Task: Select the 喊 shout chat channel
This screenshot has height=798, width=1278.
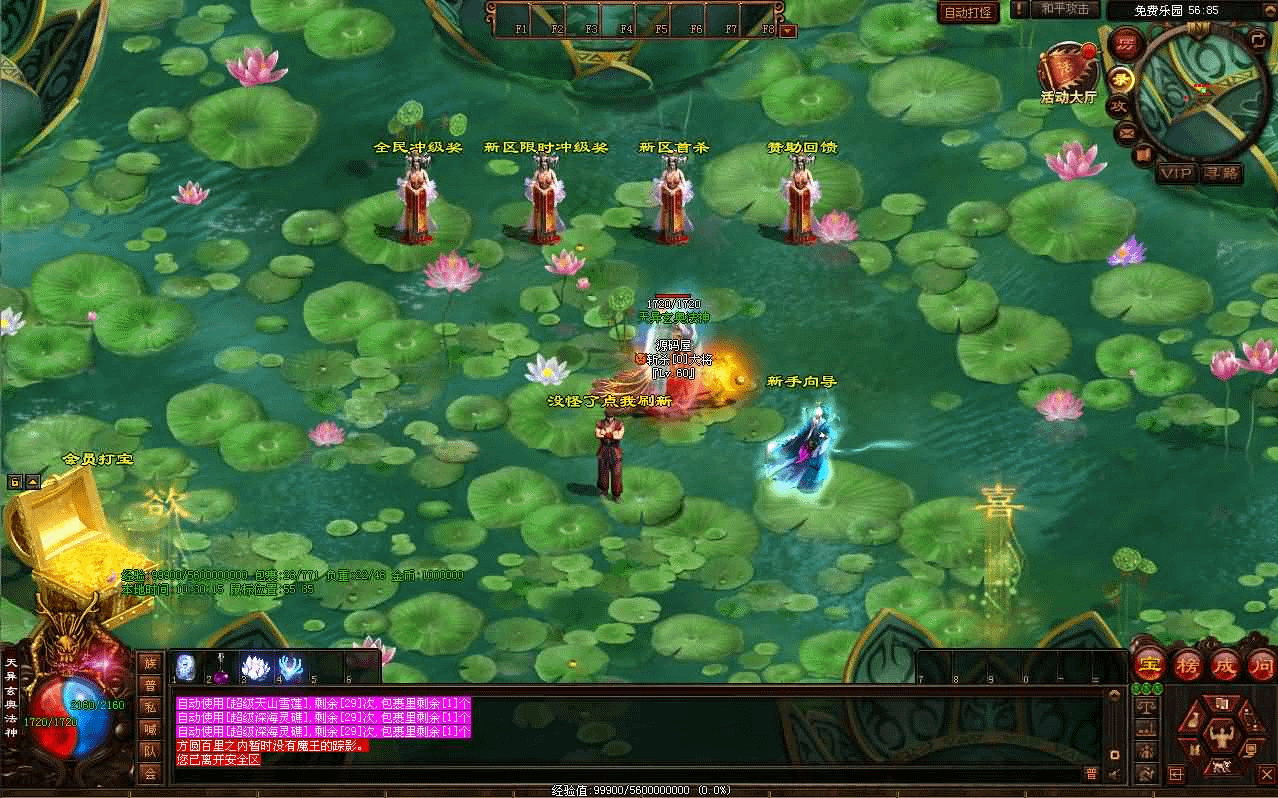Action: tap(150, 729)
